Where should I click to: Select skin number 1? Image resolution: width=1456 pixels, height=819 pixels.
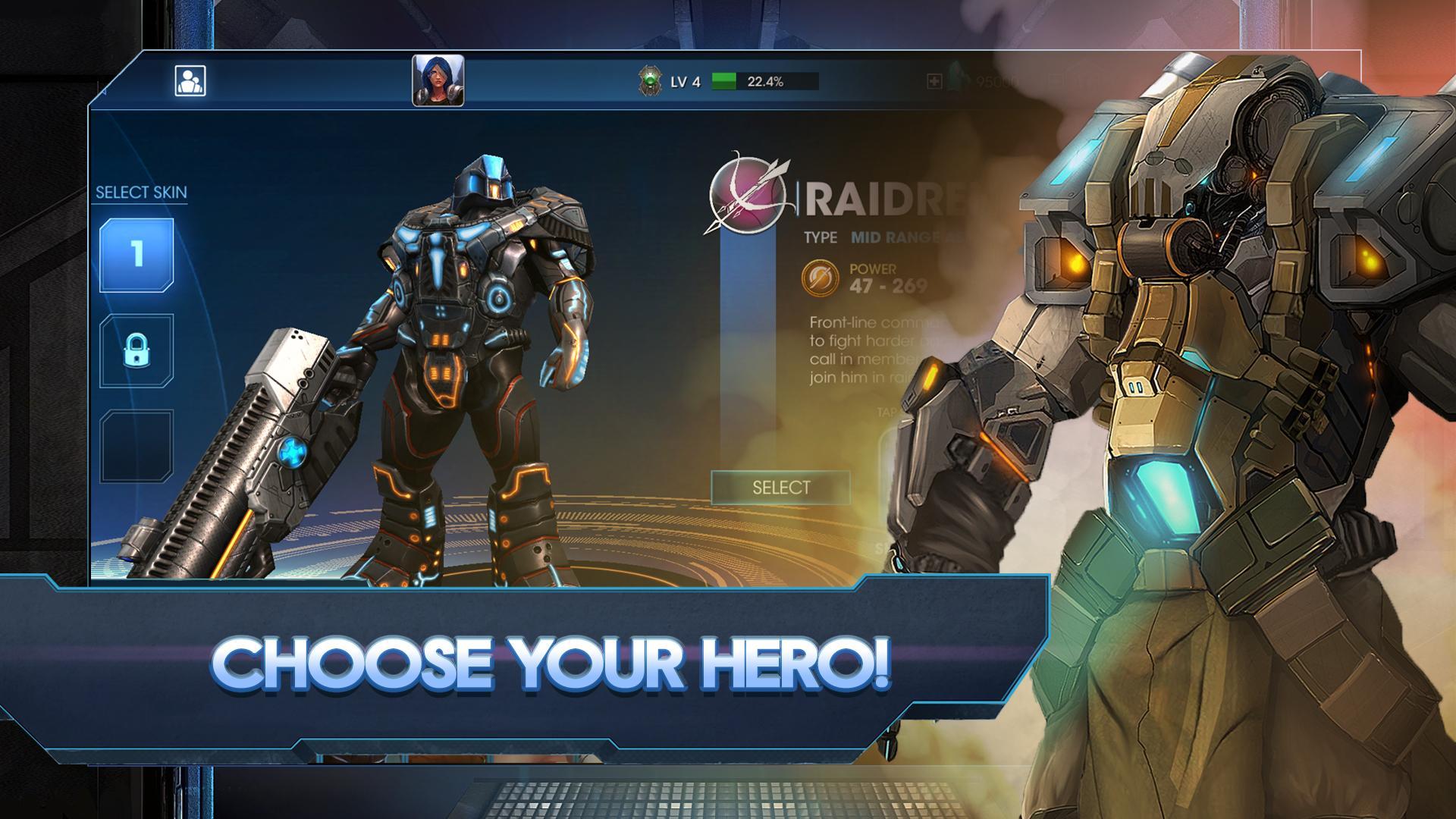tap(138, 254)
